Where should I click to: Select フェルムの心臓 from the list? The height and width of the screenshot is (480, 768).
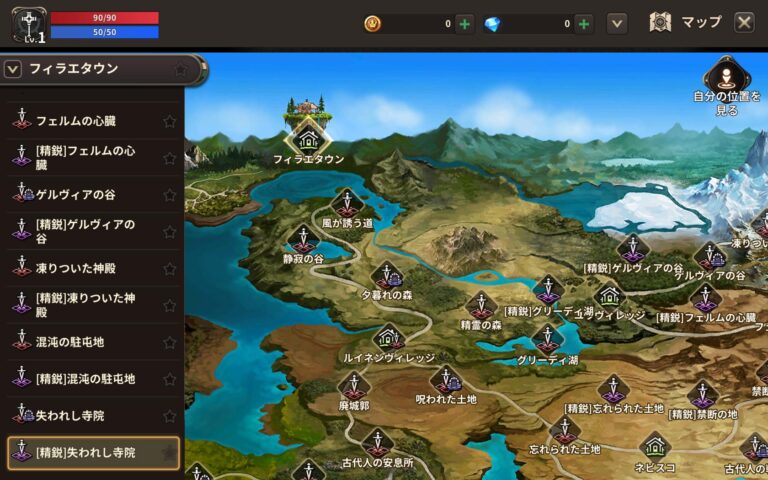click(76, 121)
